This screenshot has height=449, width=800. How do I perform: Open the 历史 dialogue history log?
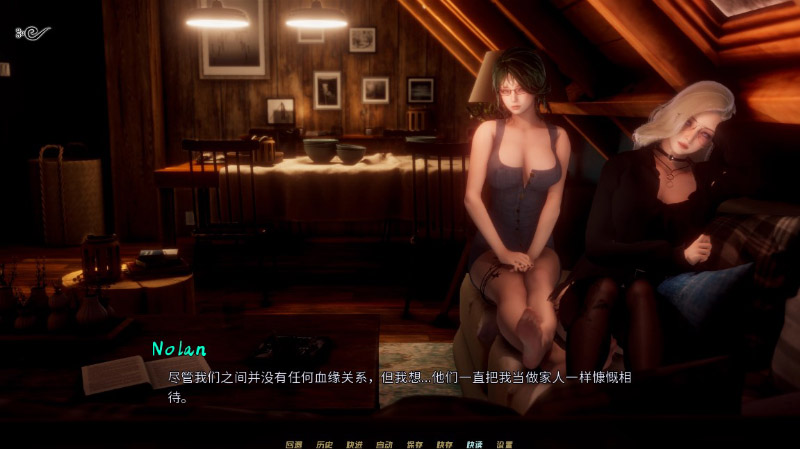(x=323, y=444)
